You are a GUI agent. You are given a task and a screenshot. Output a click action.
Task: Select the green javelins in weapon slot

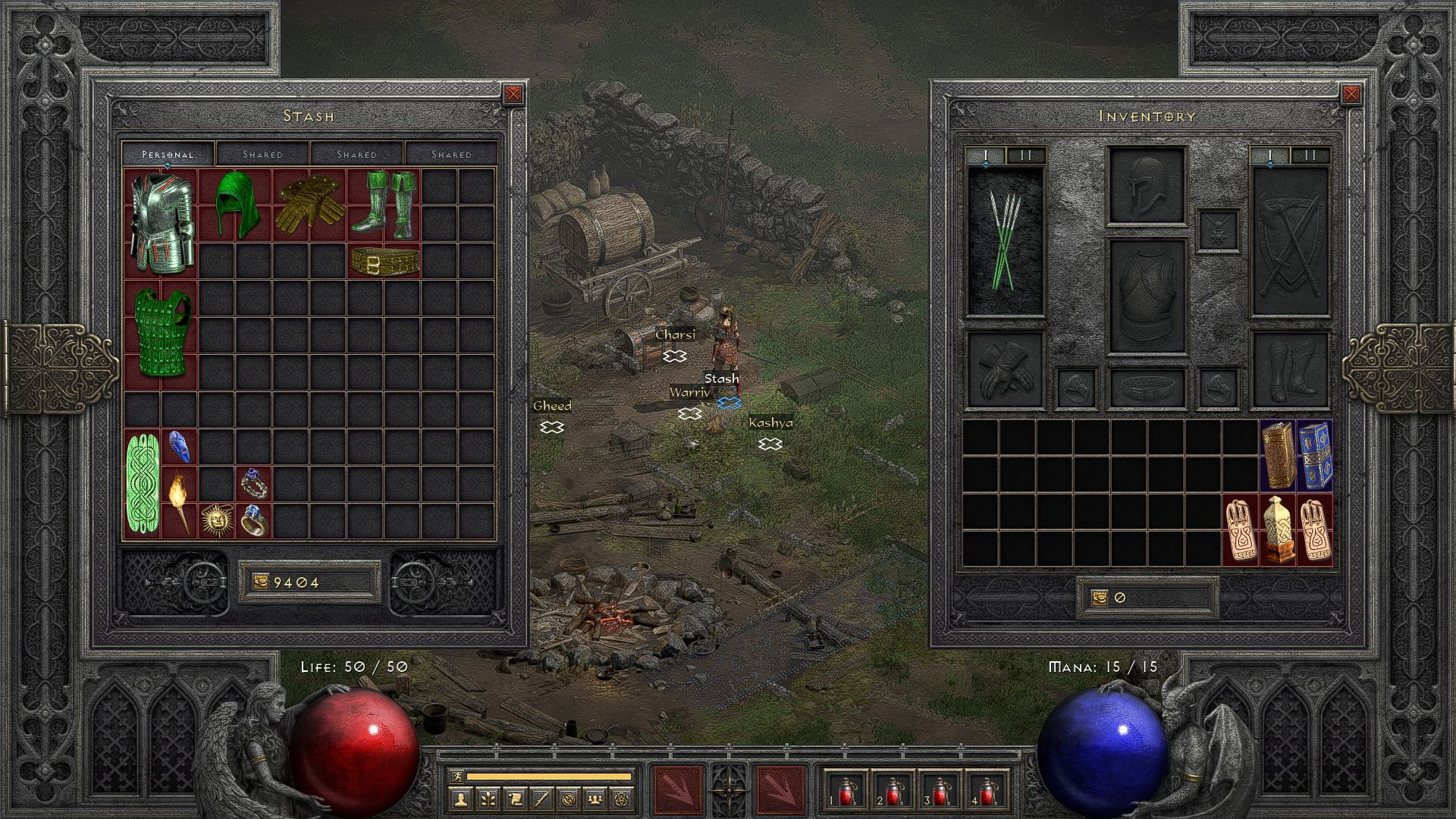coord(1005,240)
